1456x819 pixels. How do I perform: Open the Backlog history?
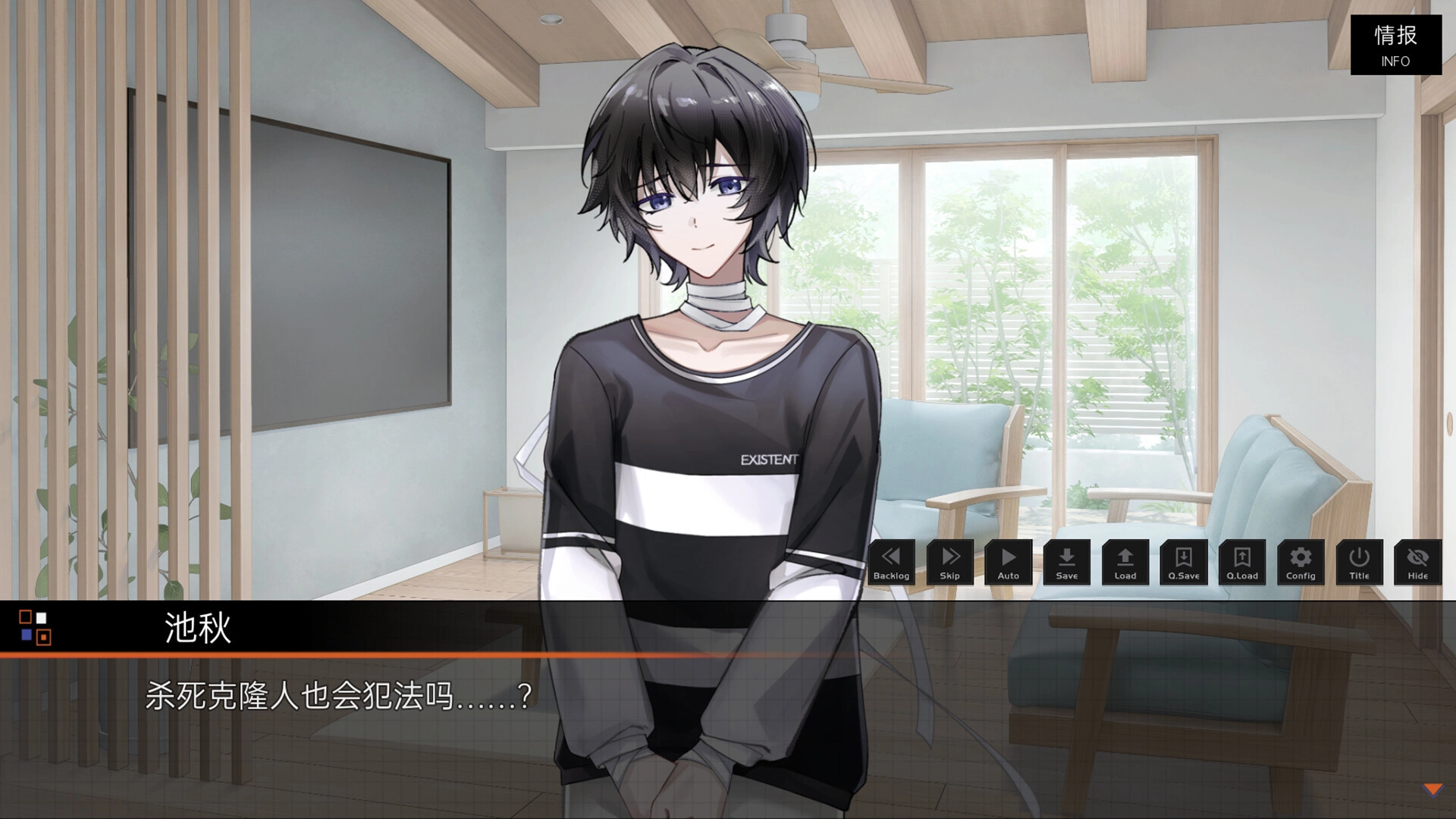pos(891,563)
